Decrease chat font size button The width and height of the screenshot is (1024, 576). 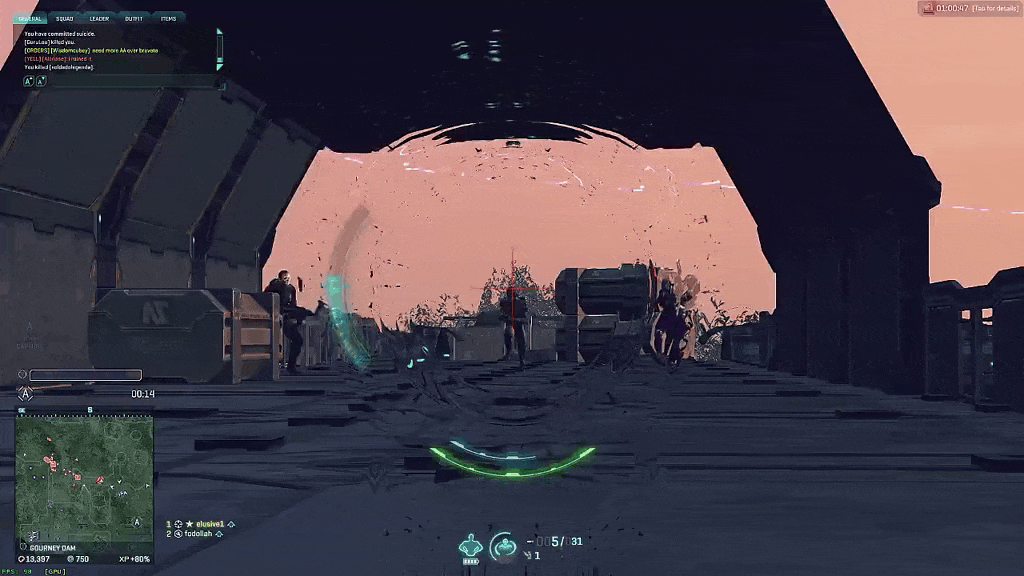41,81
